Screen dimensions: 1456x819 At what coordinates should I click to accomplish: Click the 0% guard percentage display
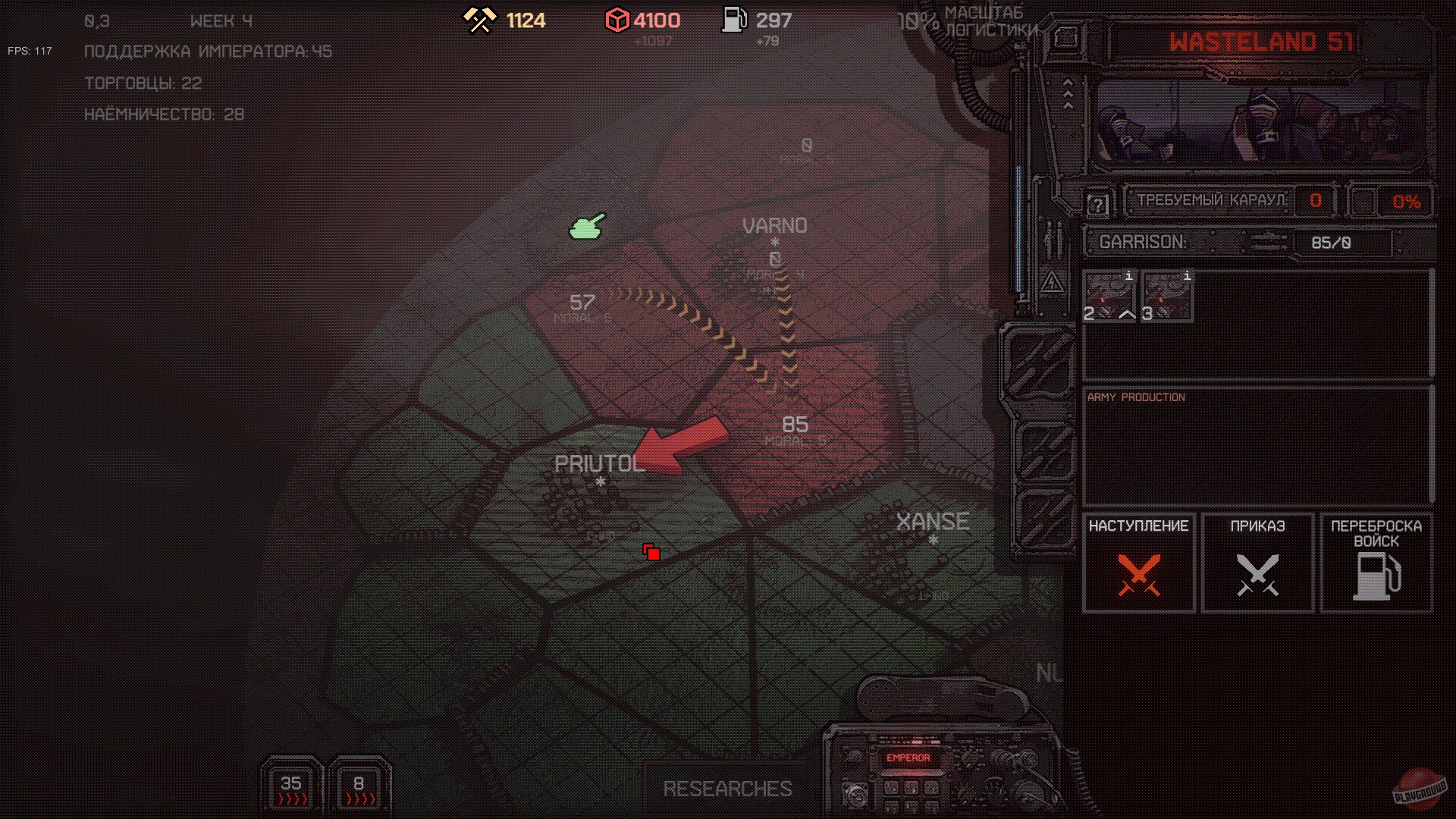pyautogui.click(x=1407, y=201)
